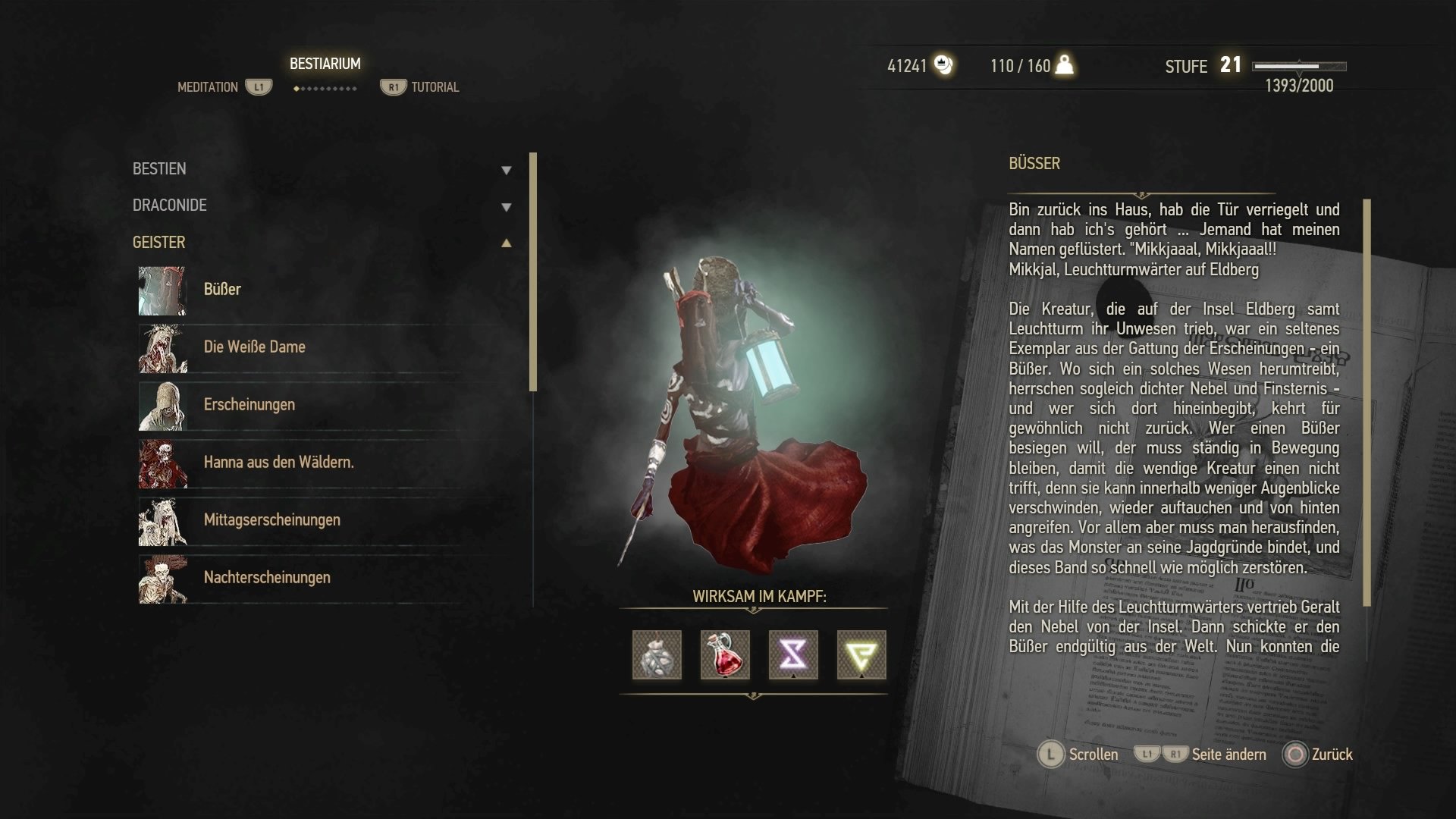1456x819 pixels.
Task: Choose the yellow triangle Quen sign icon
Action: coord(861,655)
